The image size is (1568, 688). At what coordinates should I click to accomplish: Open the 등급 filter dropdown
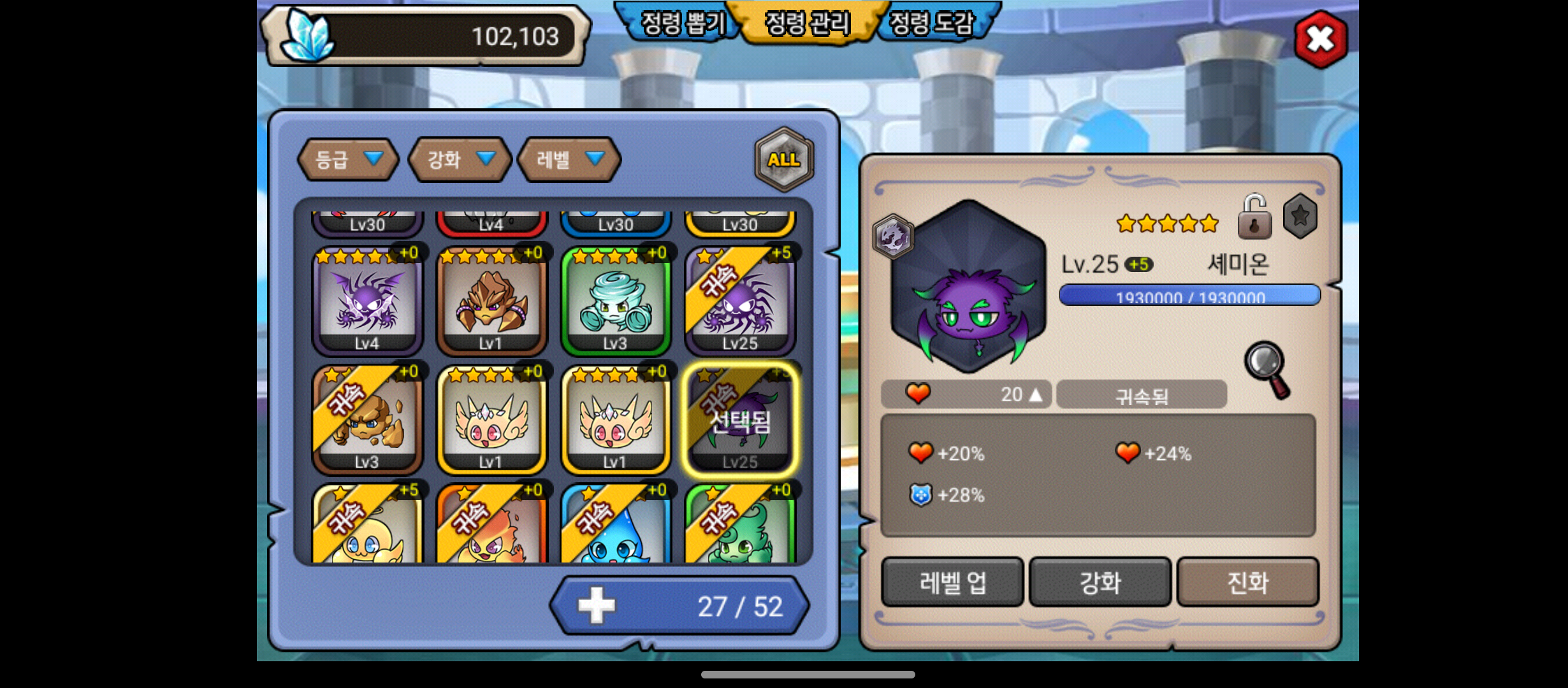[348, 159]
